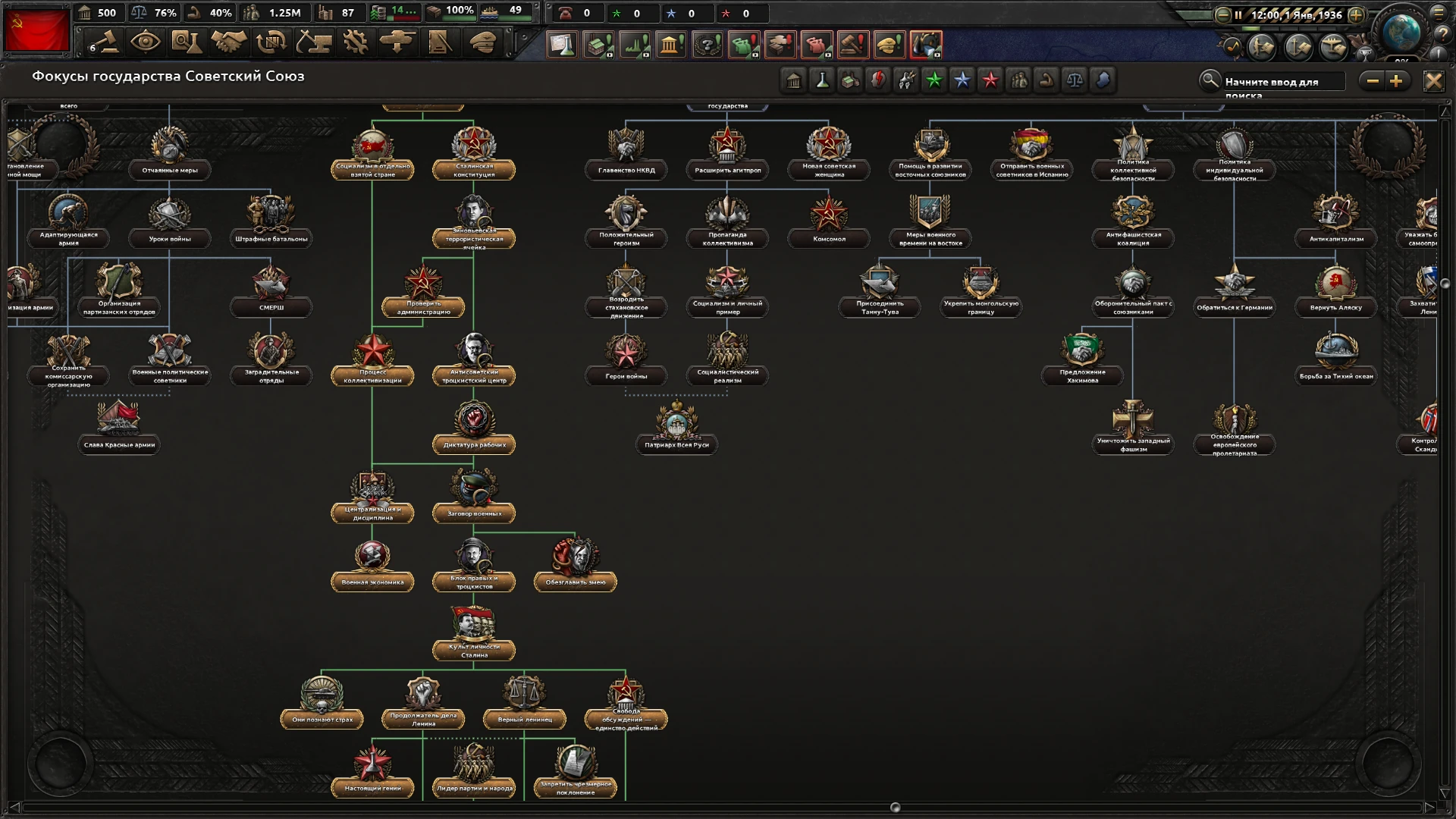Toggle the green star focus filter
1456x819 pixels.
(934, 80)
